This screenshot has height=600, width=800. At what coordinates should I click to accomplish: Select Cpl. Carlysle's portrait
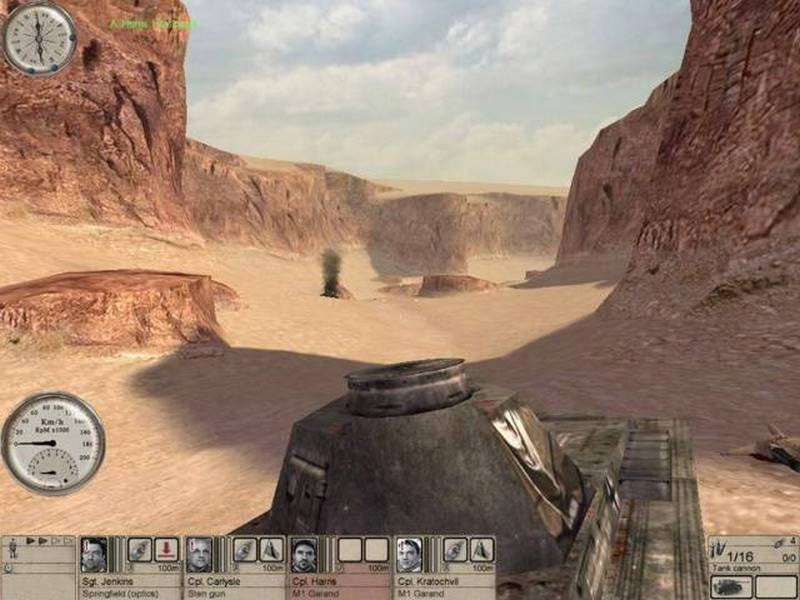[199, 553]
